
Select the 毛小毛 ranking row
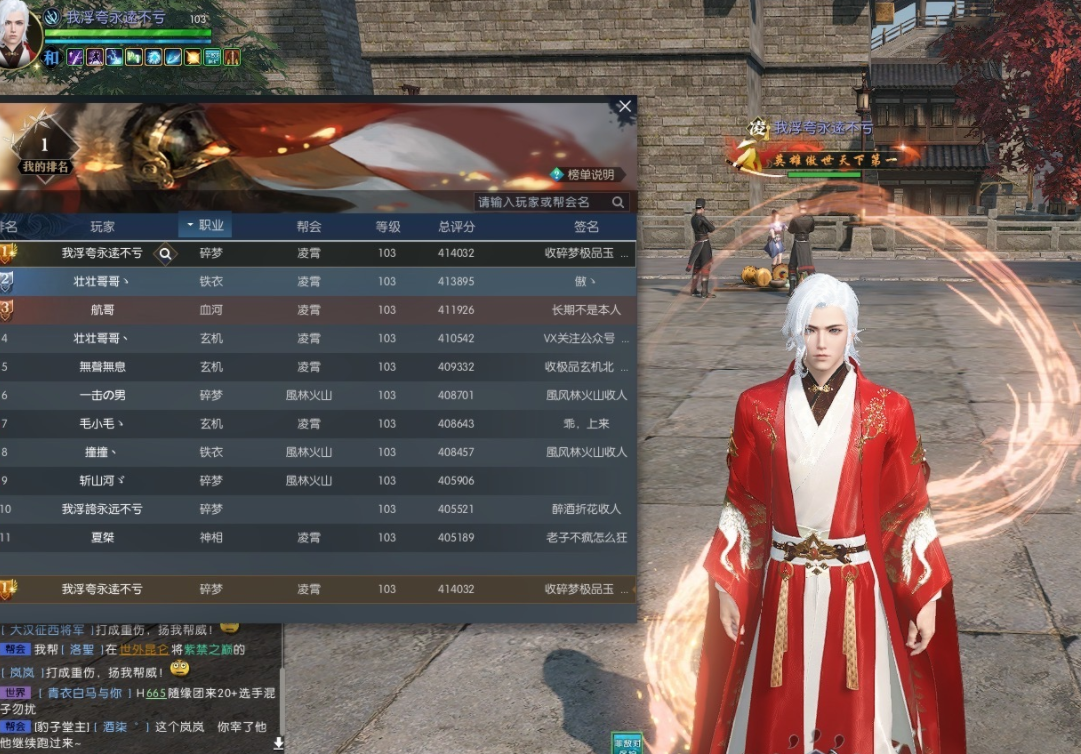click(x=316, y=424)
